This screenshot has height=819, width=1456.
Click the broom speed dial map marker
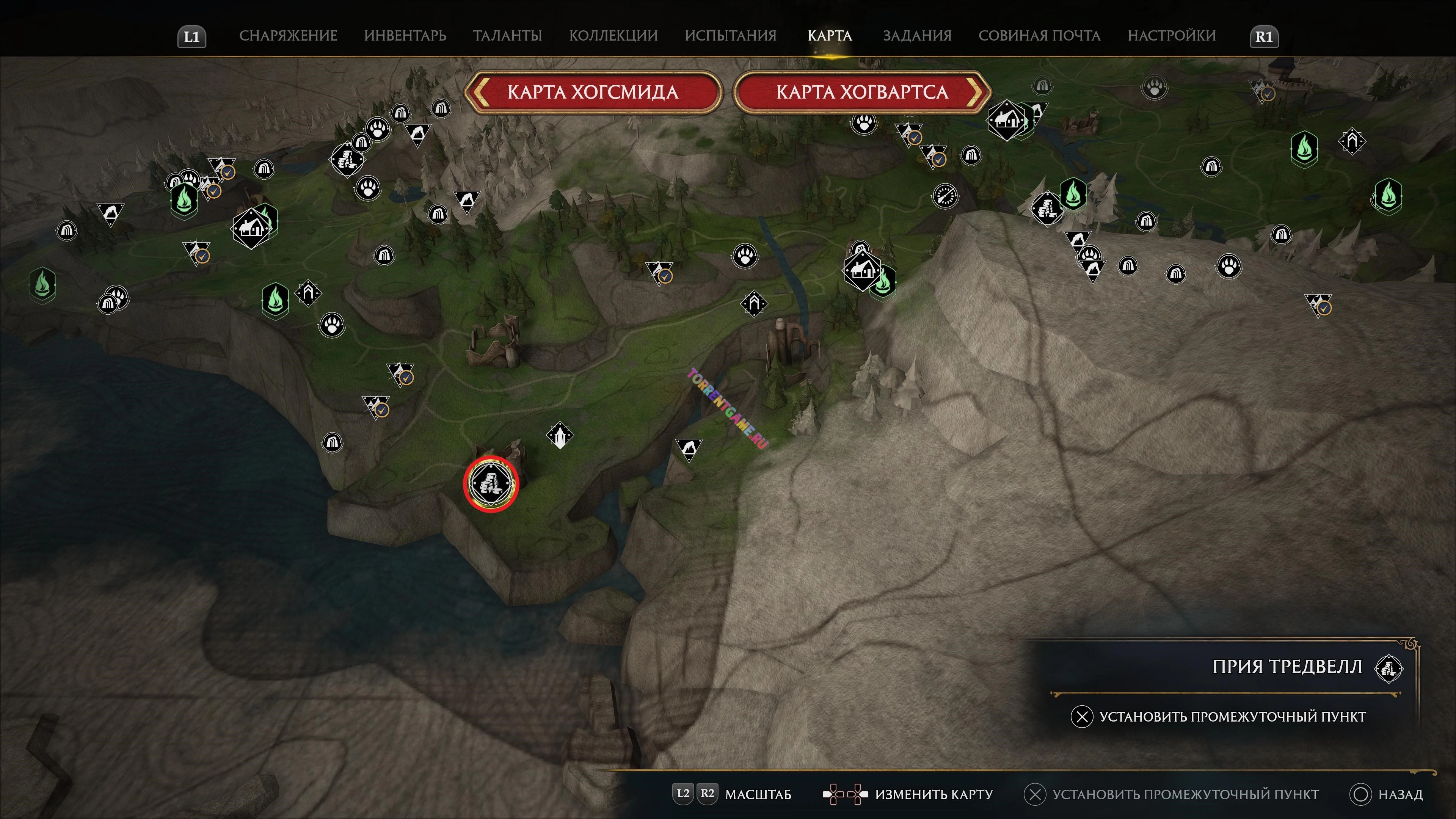pyautogui.click(x=945, y=196)
